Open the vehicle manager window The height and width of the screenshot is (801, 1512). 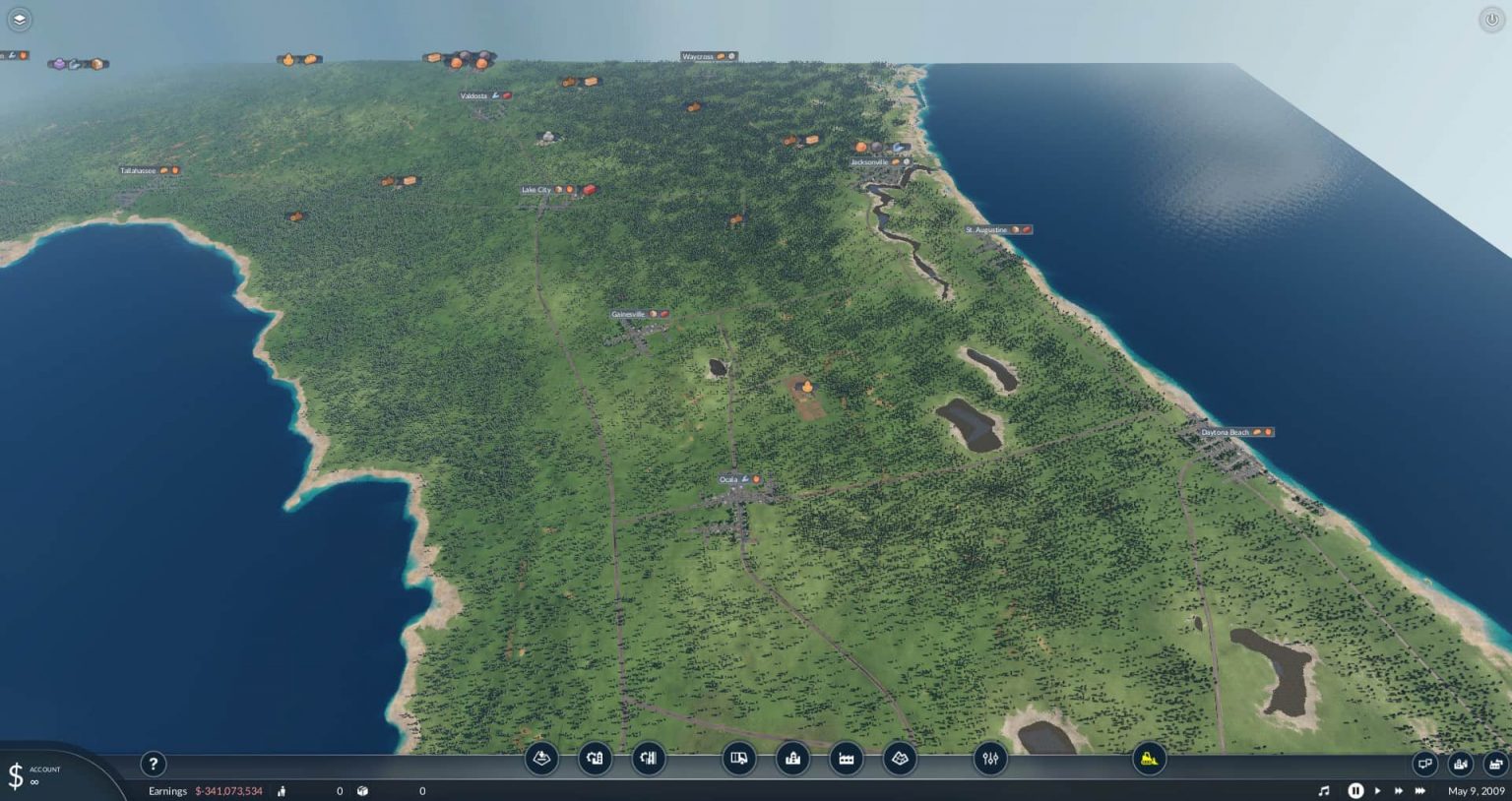click(1496, 764)
